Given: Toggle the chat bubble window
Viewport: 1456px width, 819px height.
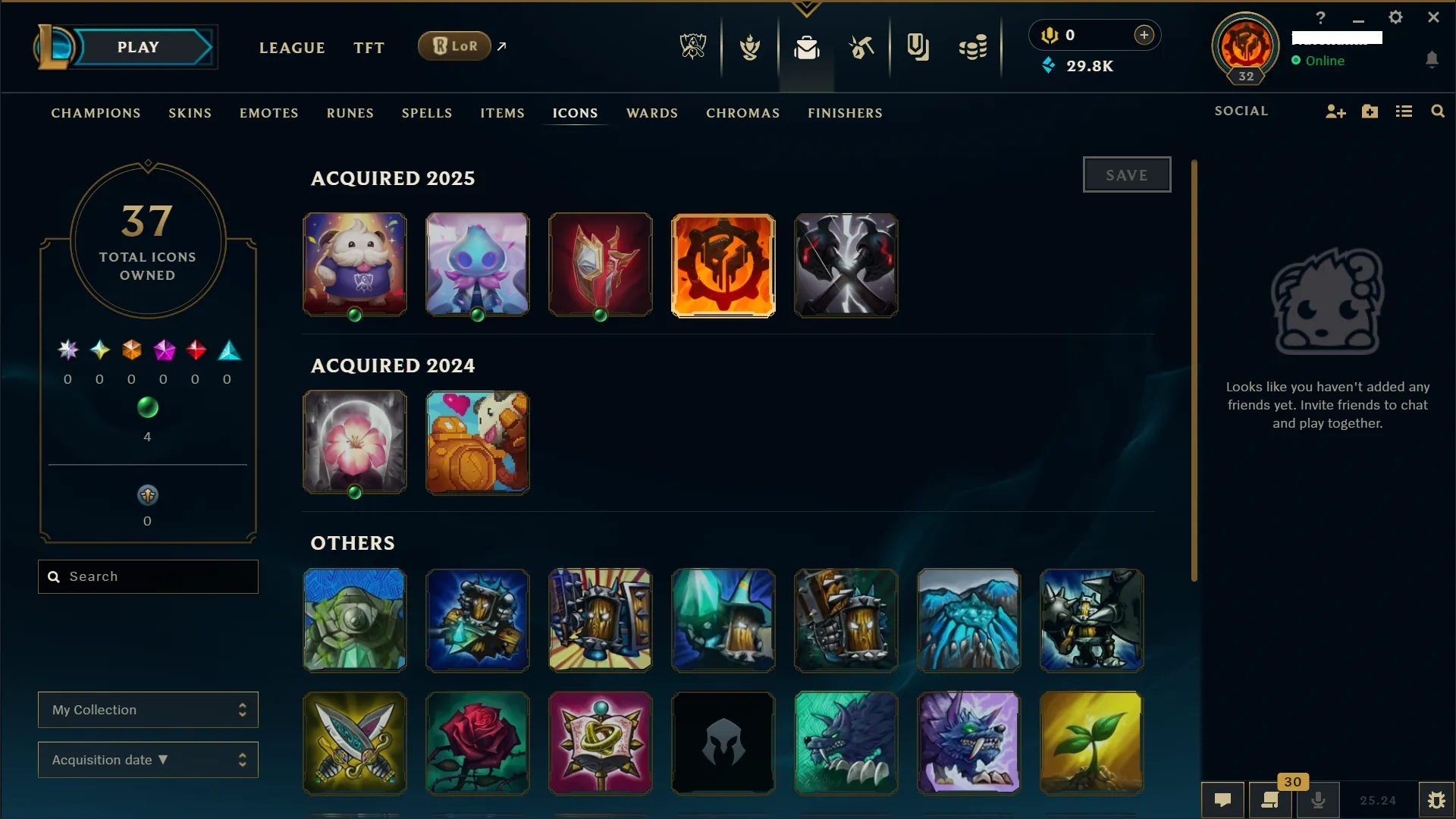Looking at the screenshot, I should [1224, 799].
